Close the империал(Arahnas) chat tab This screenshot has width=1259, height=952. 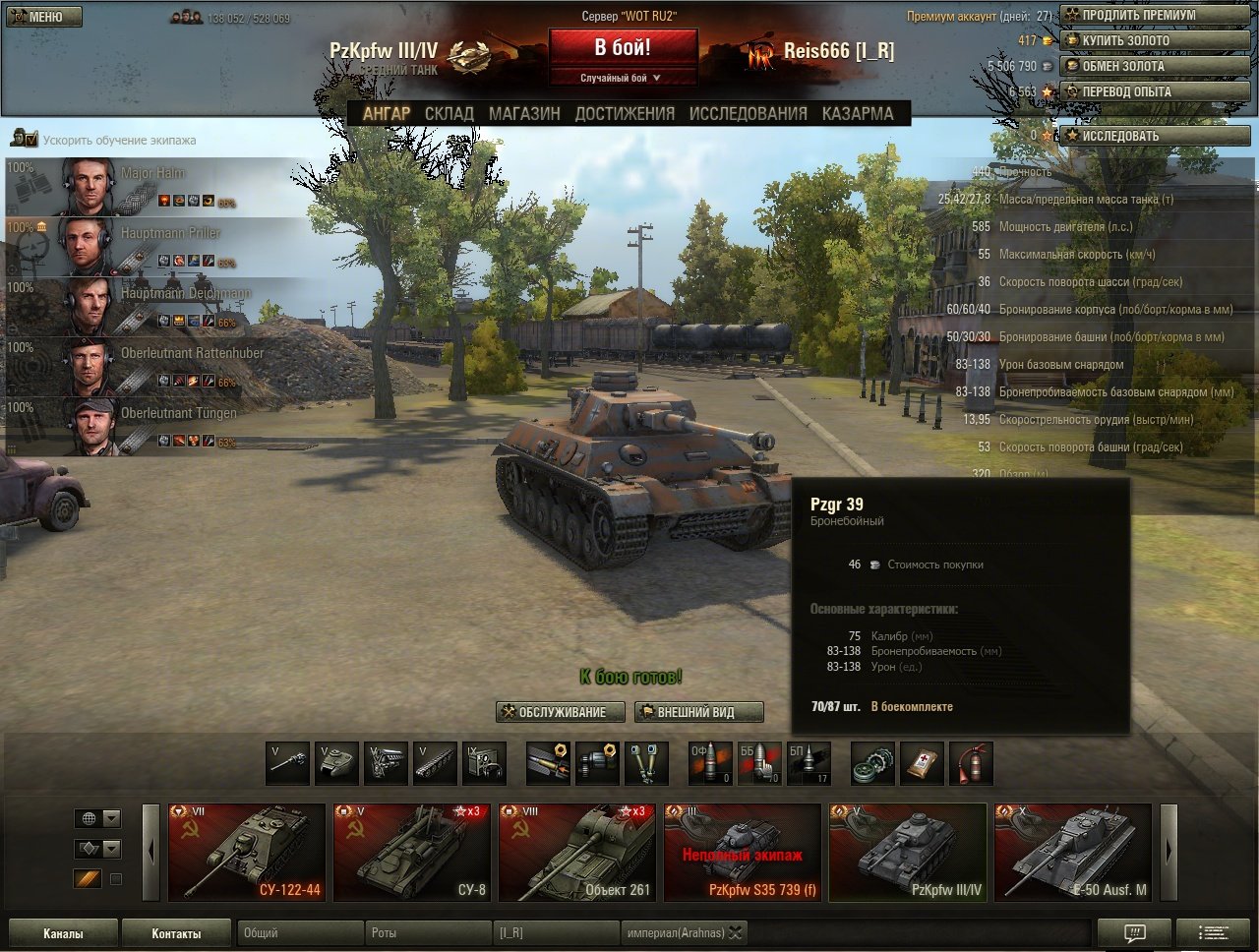[x=735, y=933]
